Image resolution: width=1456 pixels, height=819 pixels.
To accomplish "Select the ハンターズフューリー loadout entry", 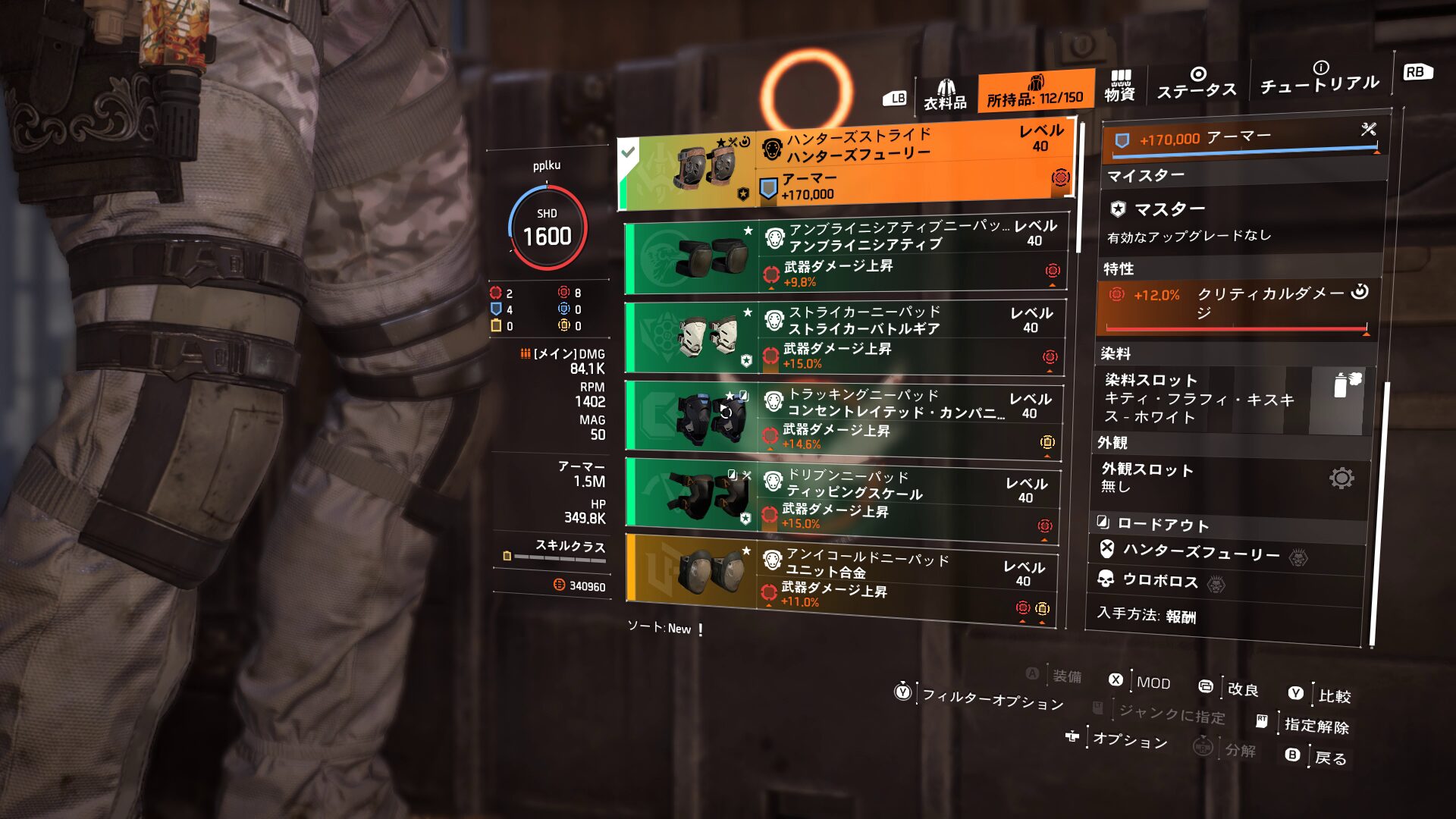I will pyautogui.click(x=1200, y=553).
